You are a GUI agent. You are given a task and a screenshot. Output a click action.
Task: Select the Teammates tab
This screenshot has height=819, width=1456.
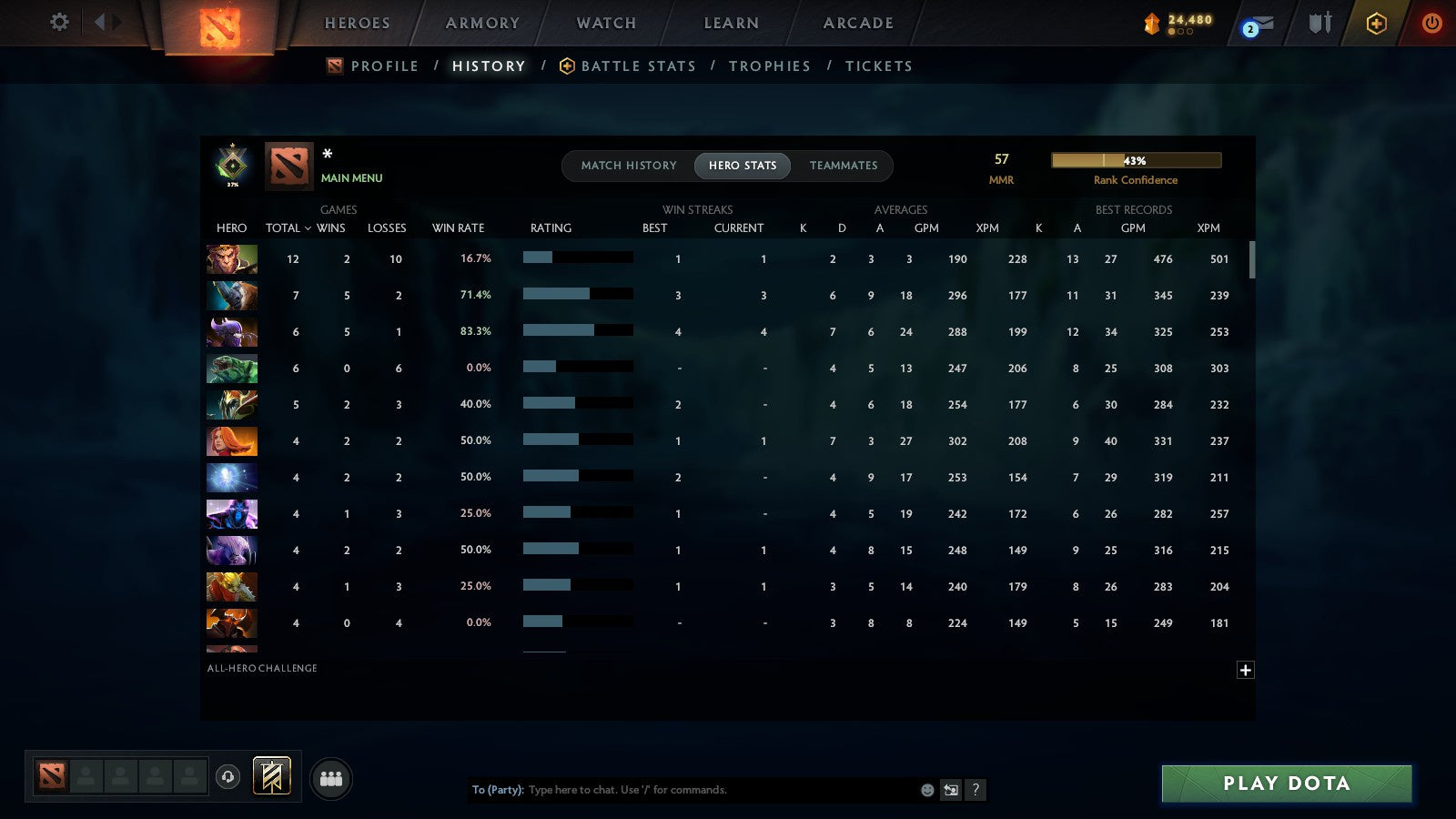coord(844,166)
